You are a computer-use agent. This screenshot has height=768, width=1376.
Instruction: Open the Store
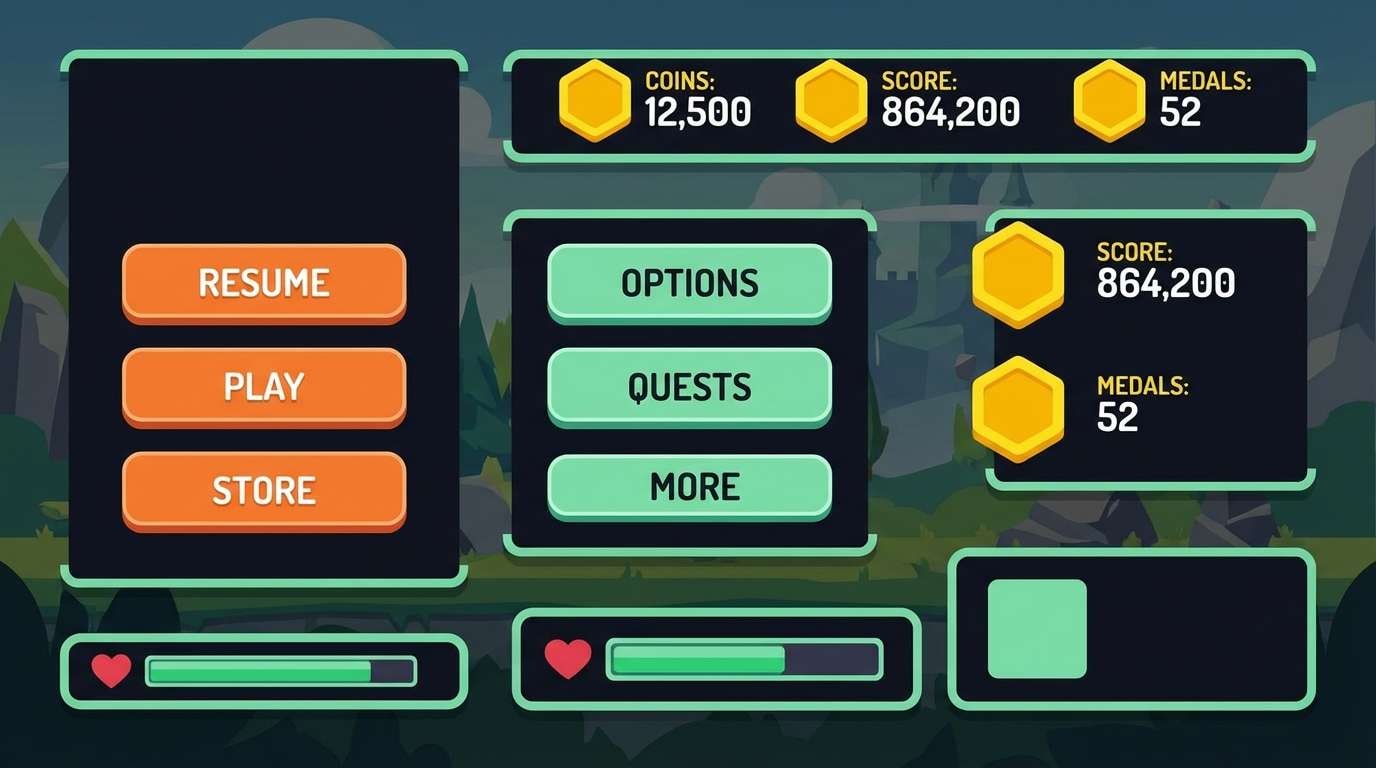coord(263,490)
